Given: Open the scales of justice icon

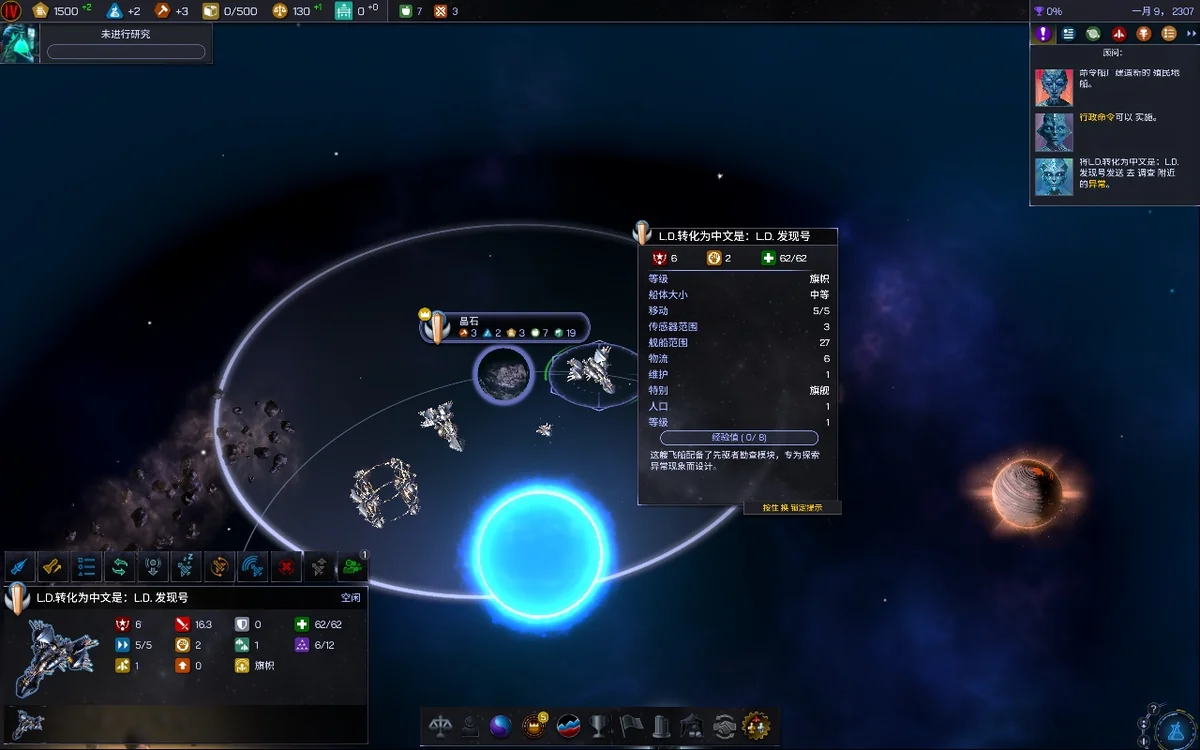Looking at the screenshot, I should pos(440,726).
